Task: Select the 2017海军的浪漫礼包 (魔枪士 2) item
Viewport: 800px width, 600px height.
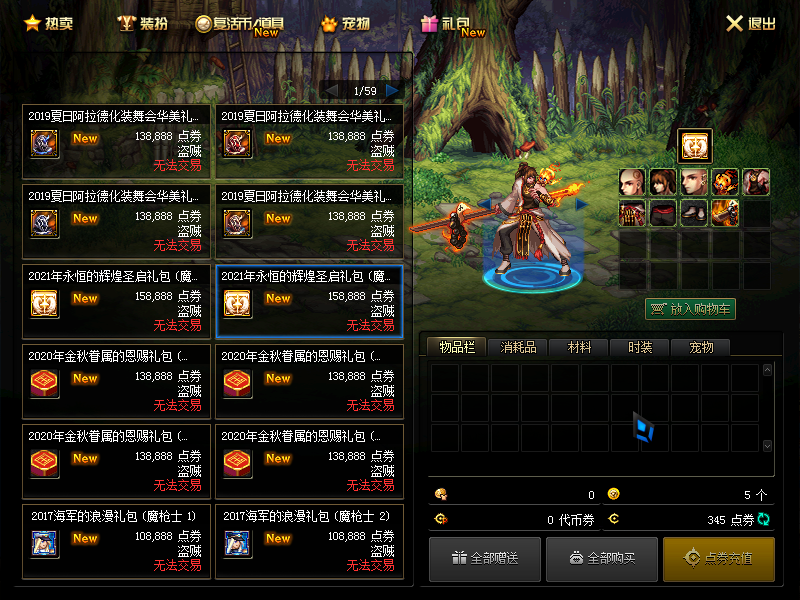Action: click(x=310, y=542)
